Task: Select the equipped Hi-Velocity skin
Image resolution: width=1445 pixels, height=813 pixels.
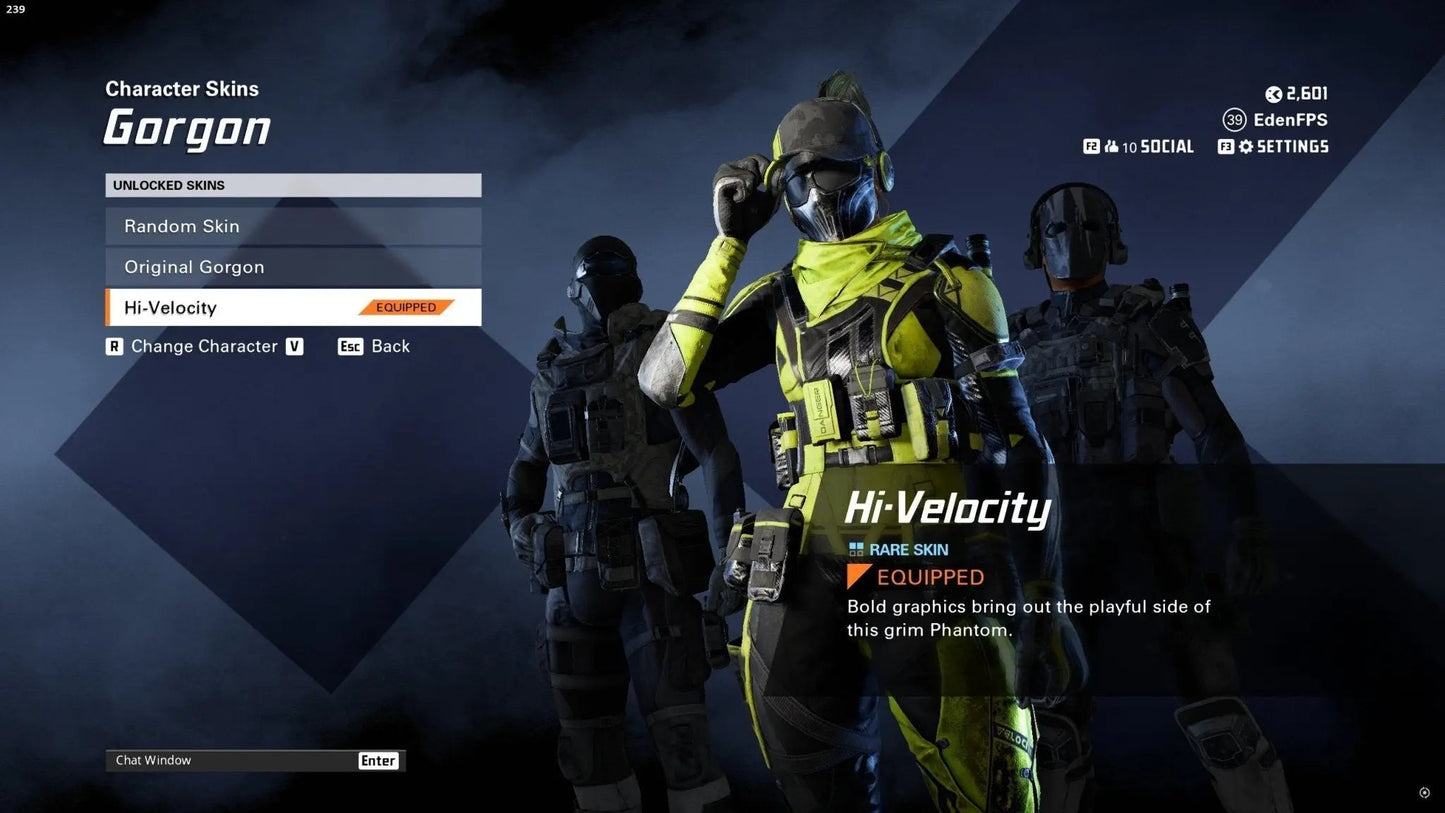Action: click(x=292, y=307)
